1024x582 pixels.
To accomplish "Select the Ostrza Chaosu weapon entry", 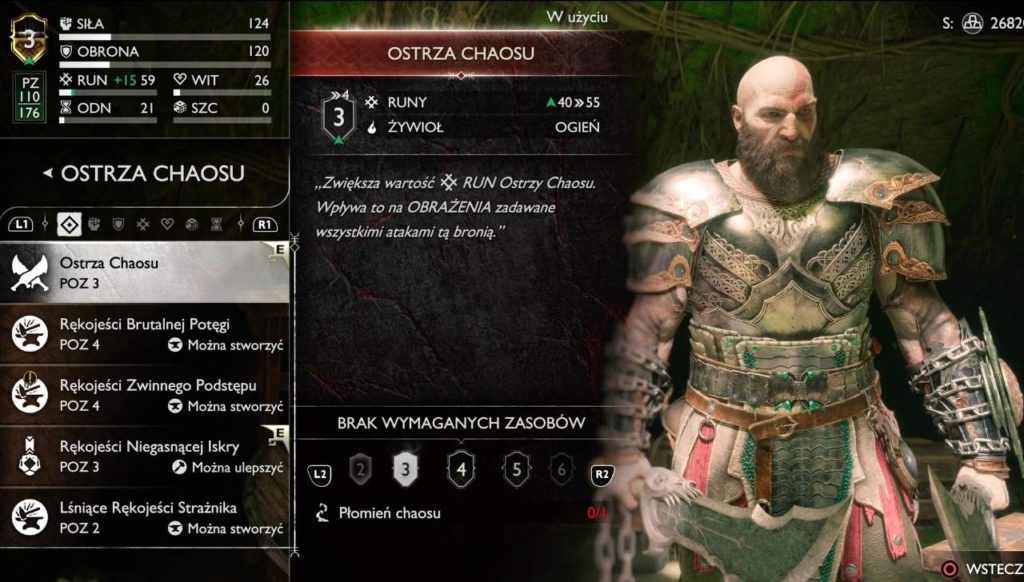I will coord(150,272).
